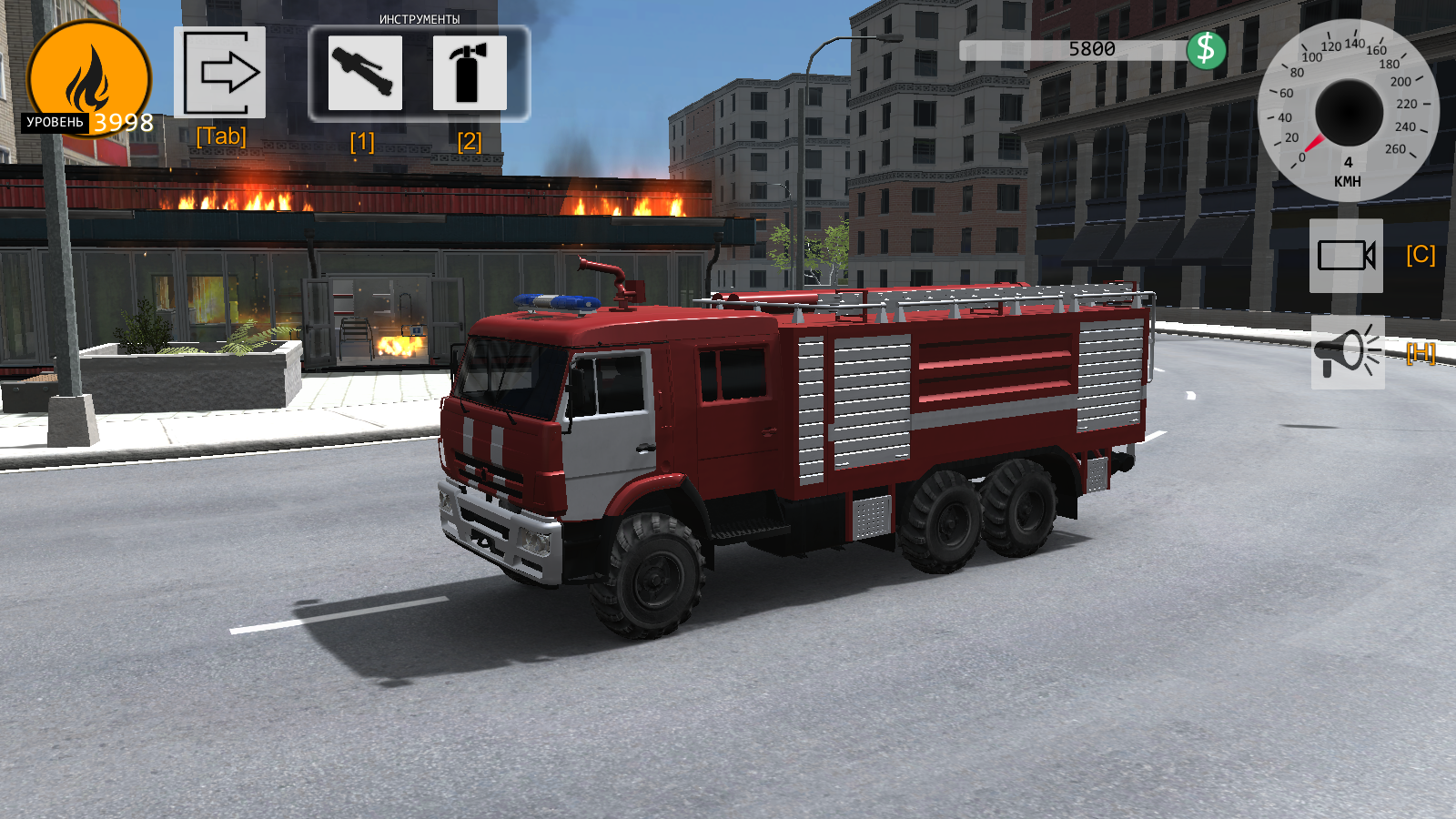The width and height of the screenshot is (1456, 819).
Task: Click the level number 3998
Action: pyautogui.click(x=124, y=123)
